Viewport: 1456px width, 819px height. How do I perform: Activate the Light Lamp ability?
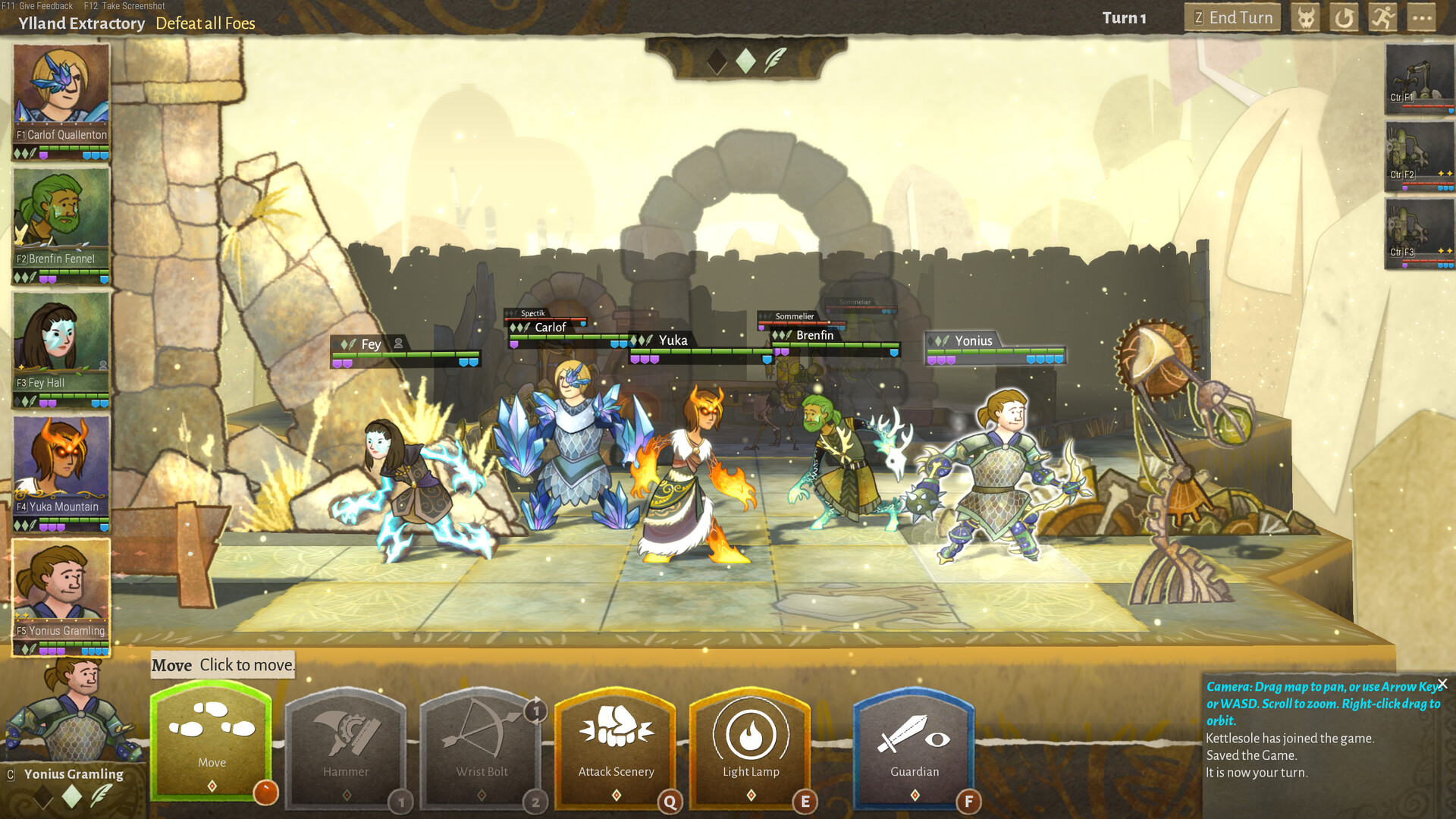point(752,747)
